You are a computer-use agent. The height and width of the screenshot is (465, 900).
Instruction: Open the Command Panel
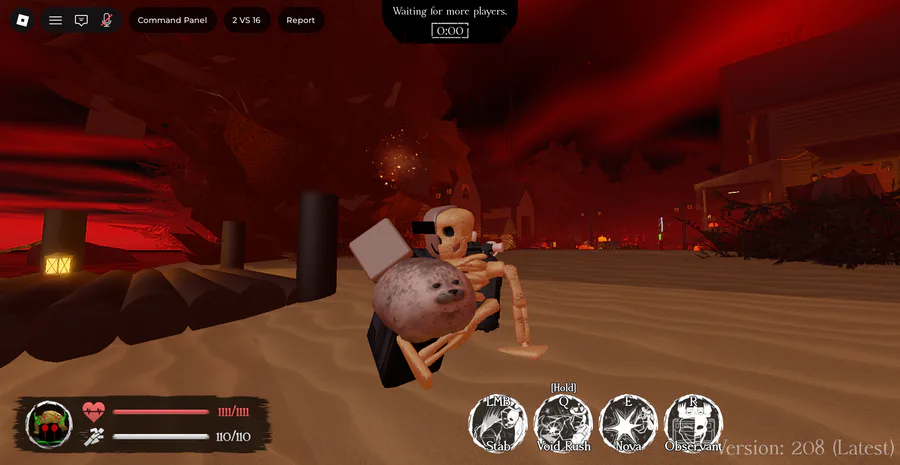pos(173,20)
